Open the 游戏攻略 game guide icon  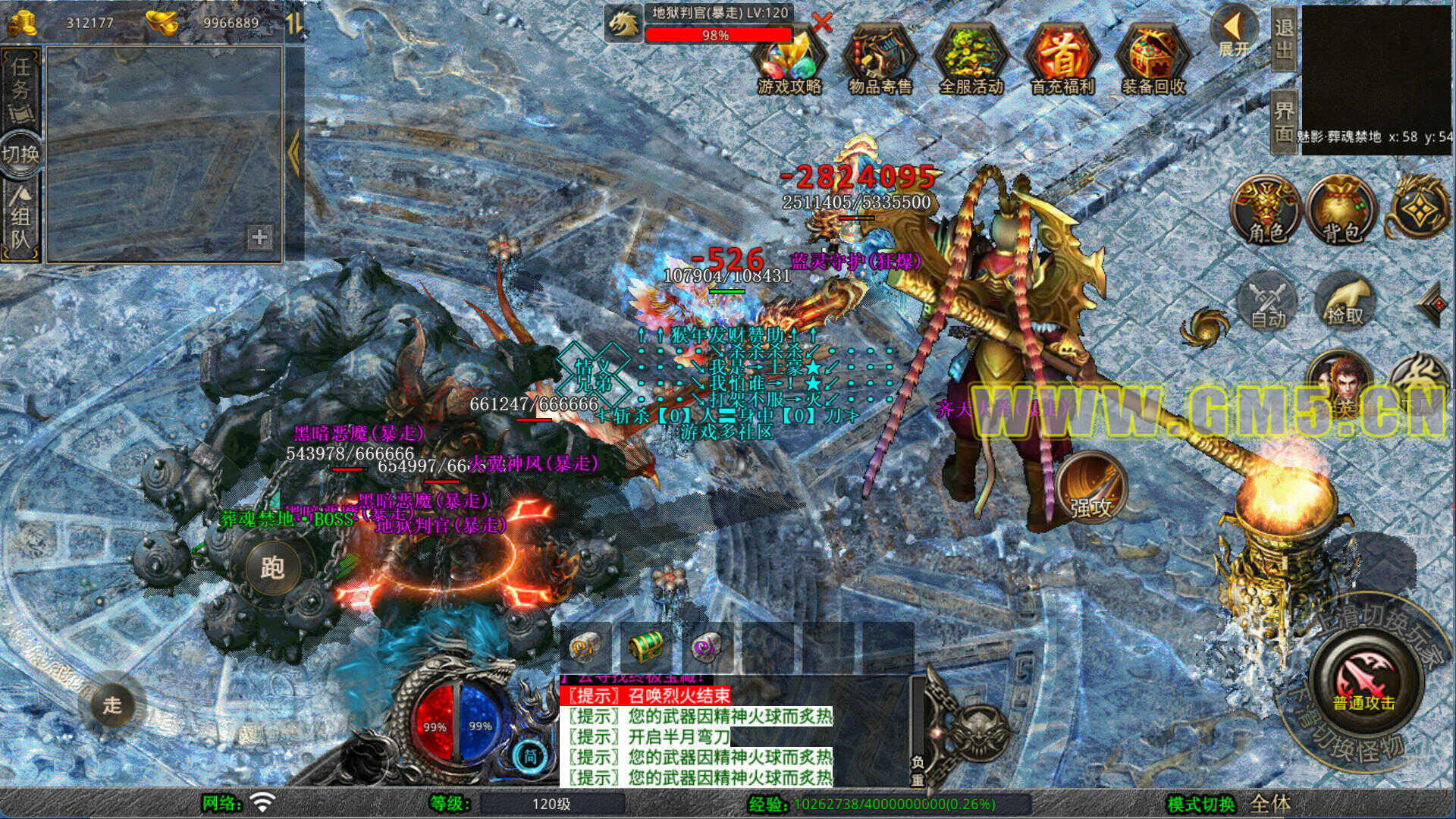tap(789, 61)
